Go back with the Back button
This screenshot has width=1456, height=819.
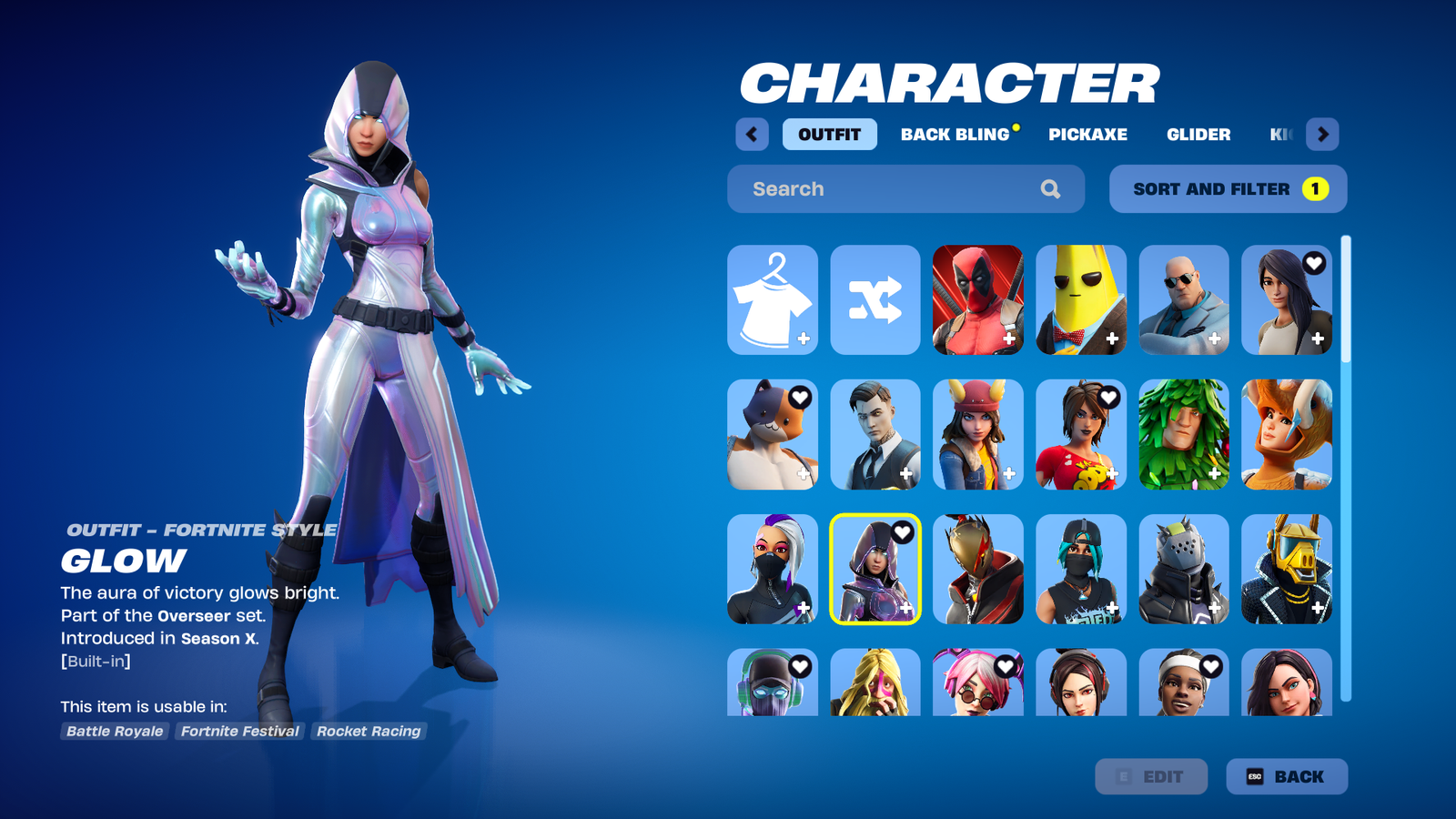coord(1286,776)
